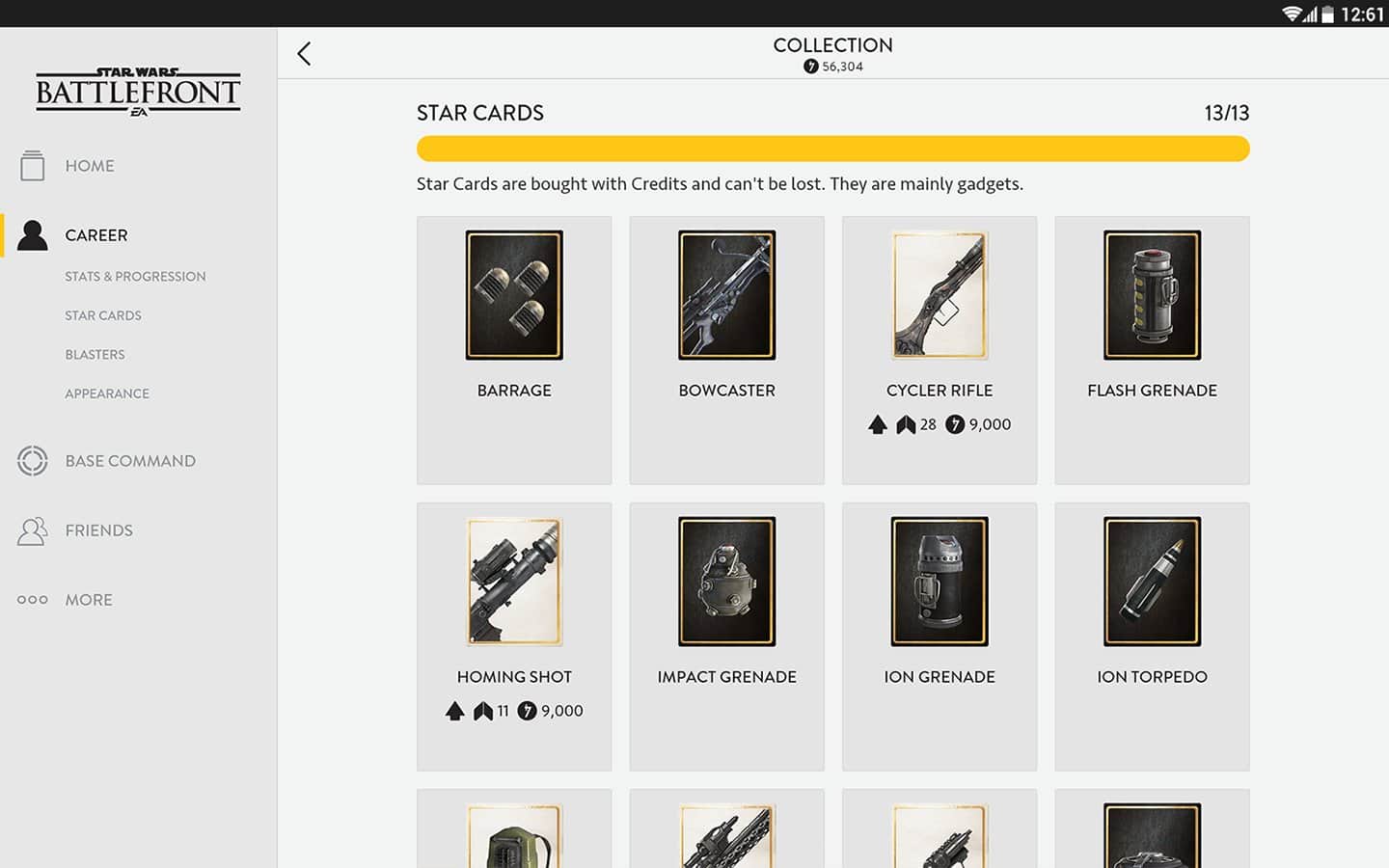
Task: Launch Base Command from sidebar
Action: 130,461
